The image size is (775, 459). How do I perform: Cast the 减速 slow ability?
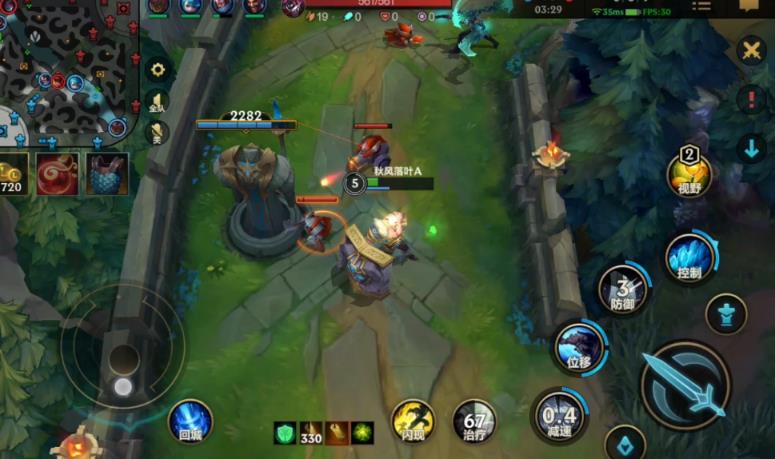click(x=559, y=414)
